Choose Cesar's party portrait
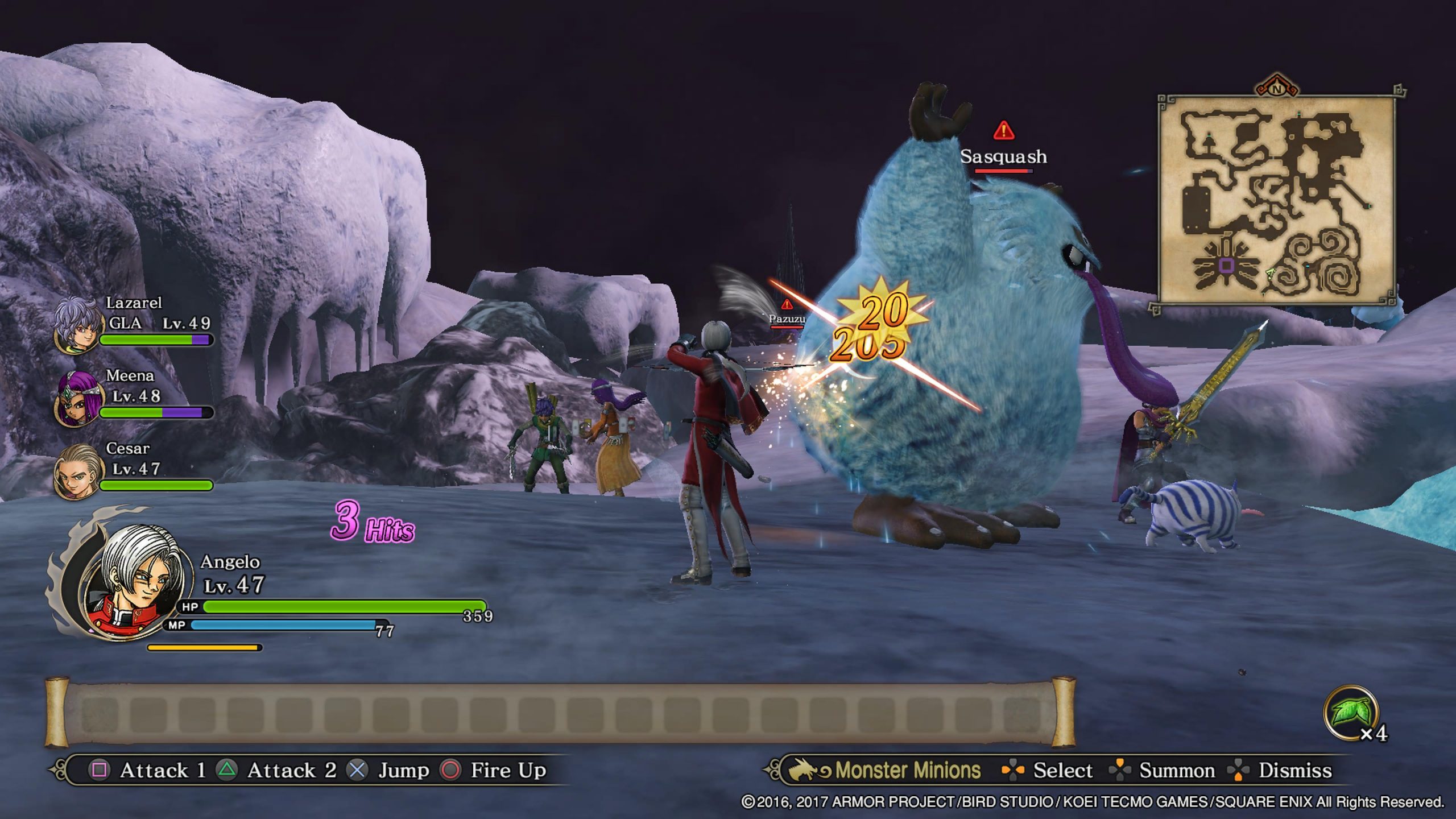 pyautogui.click(x=76, y=472)
